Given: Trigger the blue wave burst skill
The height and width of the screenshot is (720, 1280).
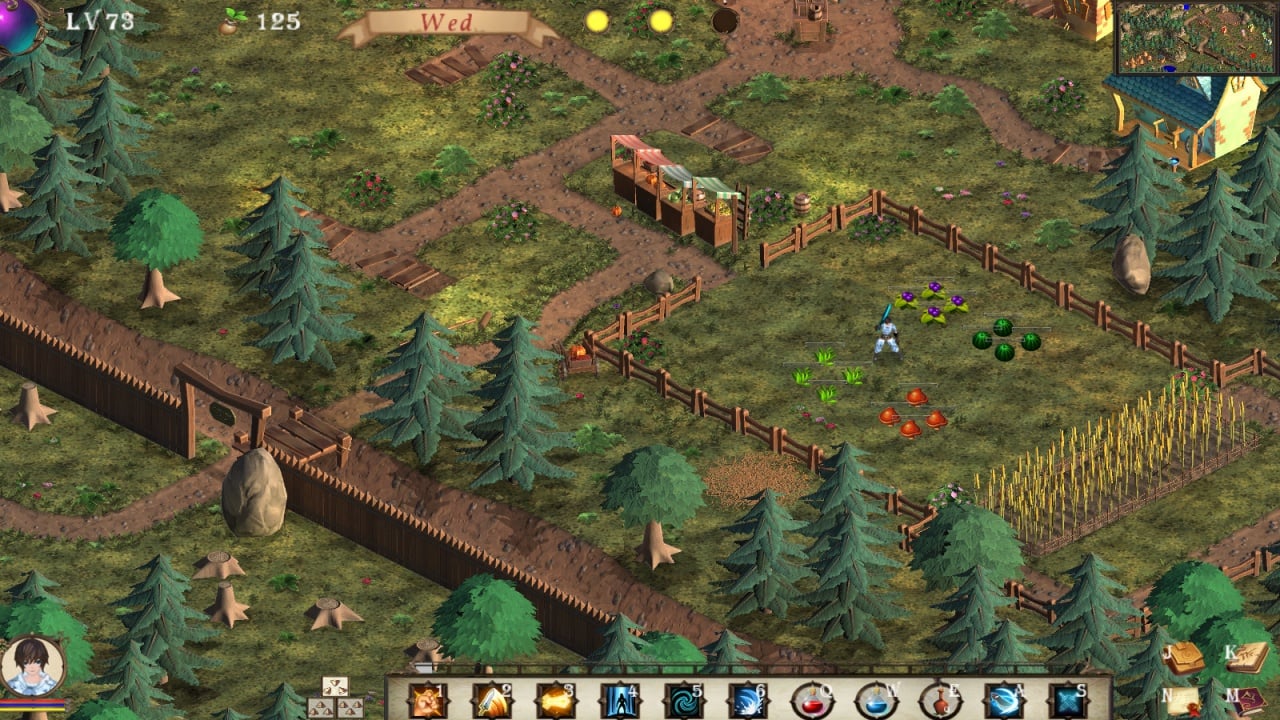Looking at the screenshot, I should (747, 701).
